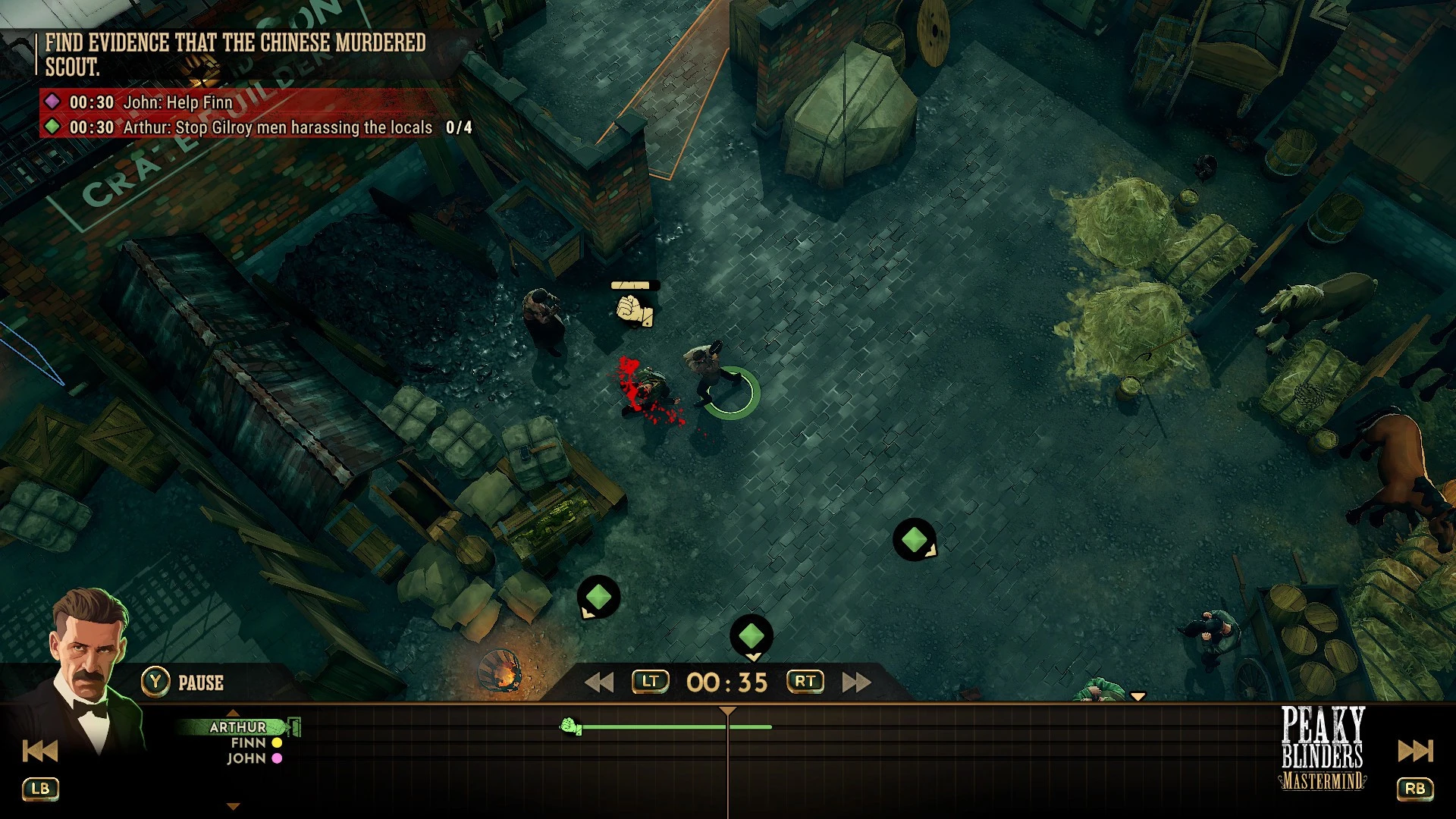The image size is (1456, 819).
Task: Click the up arrow above the character list
Action: (234, 713)
